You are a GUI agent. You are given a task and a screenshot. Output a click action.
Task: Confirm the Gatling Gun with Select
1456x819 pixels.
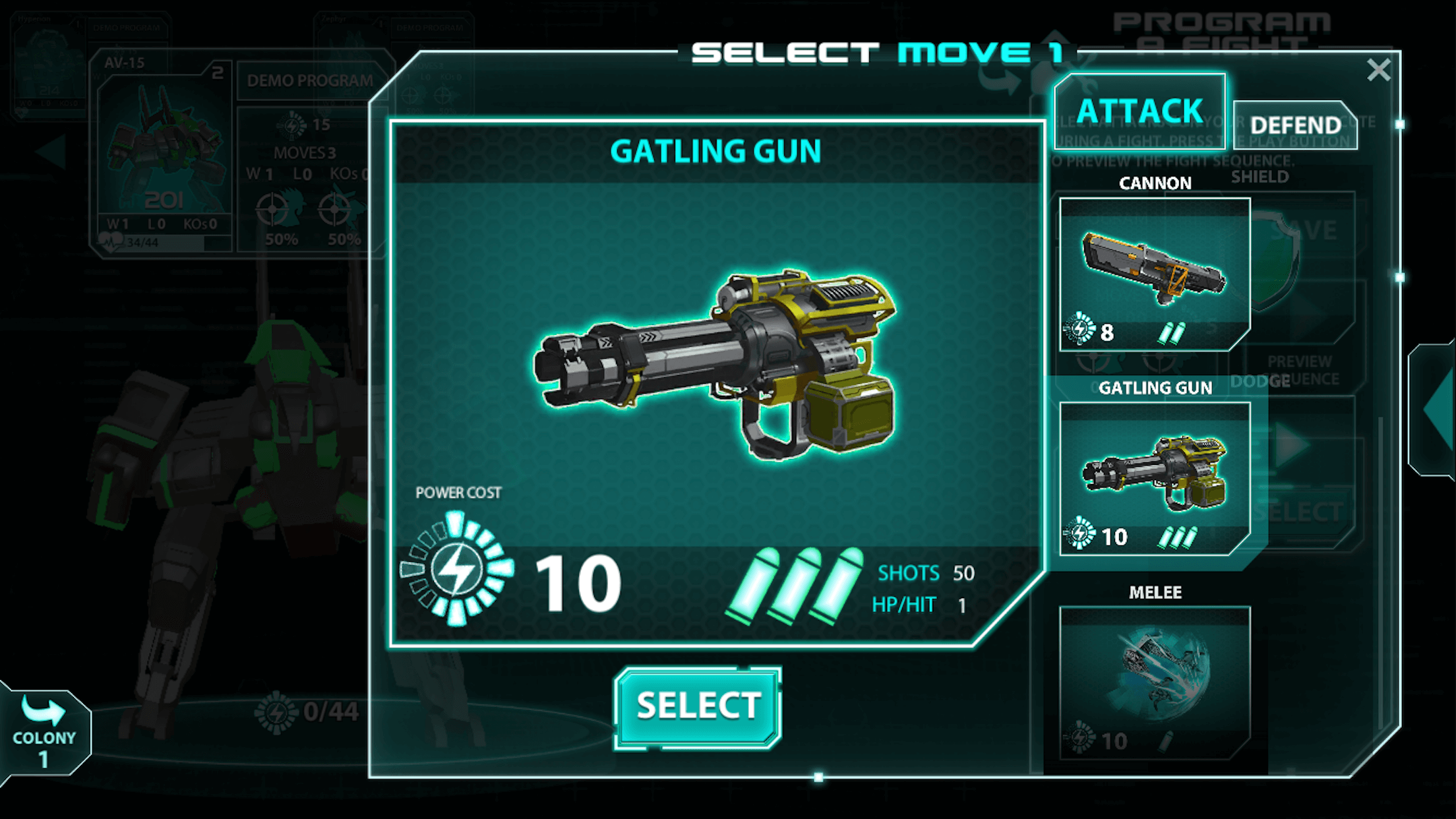[698, 707]
